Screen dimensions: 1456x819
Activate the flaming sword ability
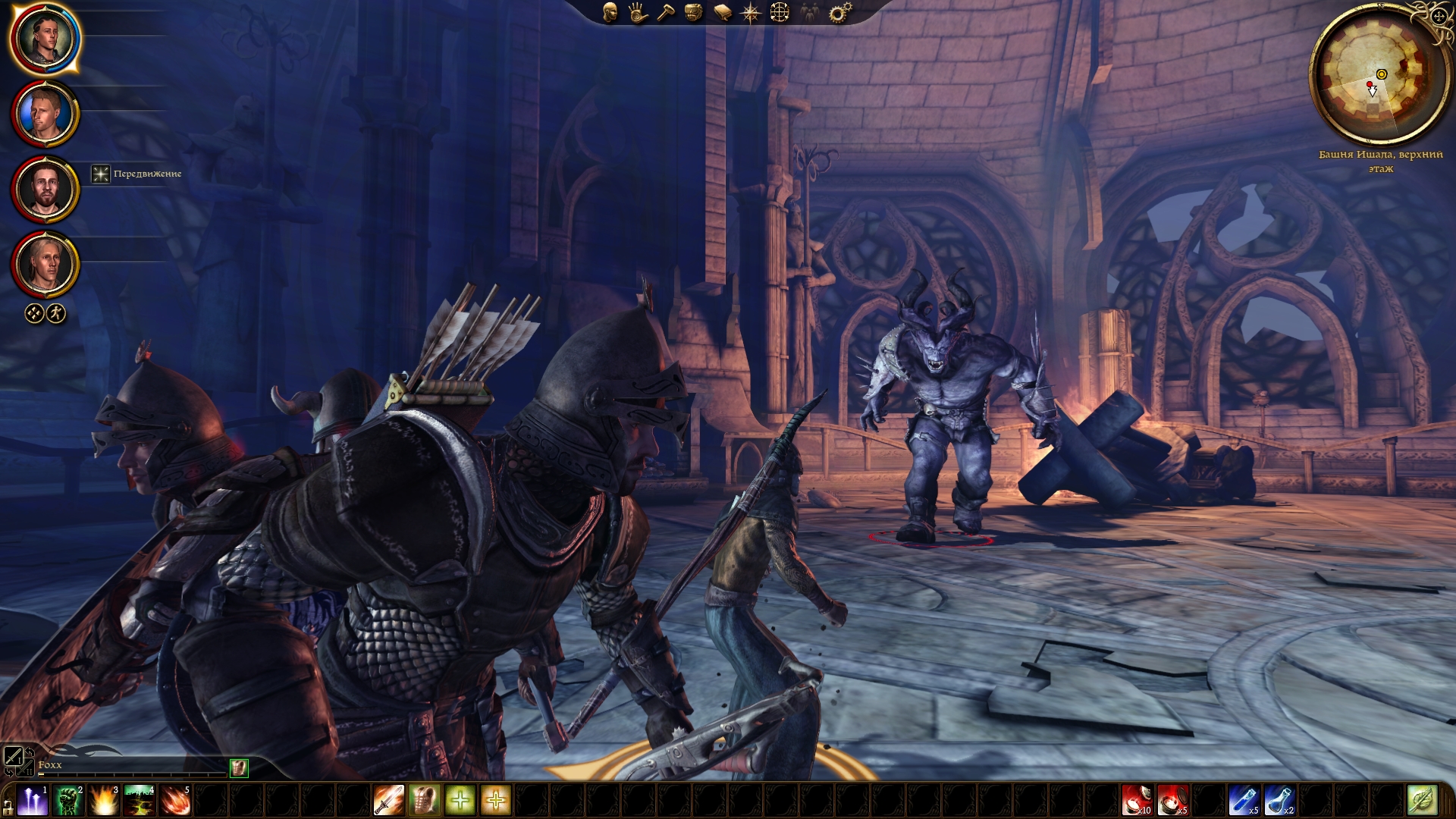pyautogui.click(x=389, y=801)
